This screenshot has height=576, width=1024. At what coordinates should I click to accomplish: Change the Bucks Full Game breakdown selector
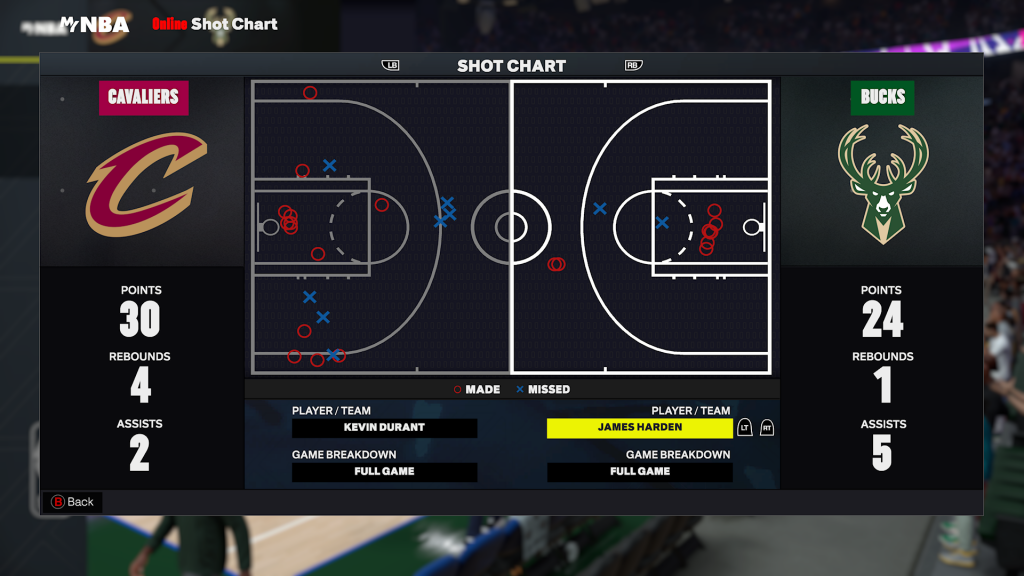[639, 472]
